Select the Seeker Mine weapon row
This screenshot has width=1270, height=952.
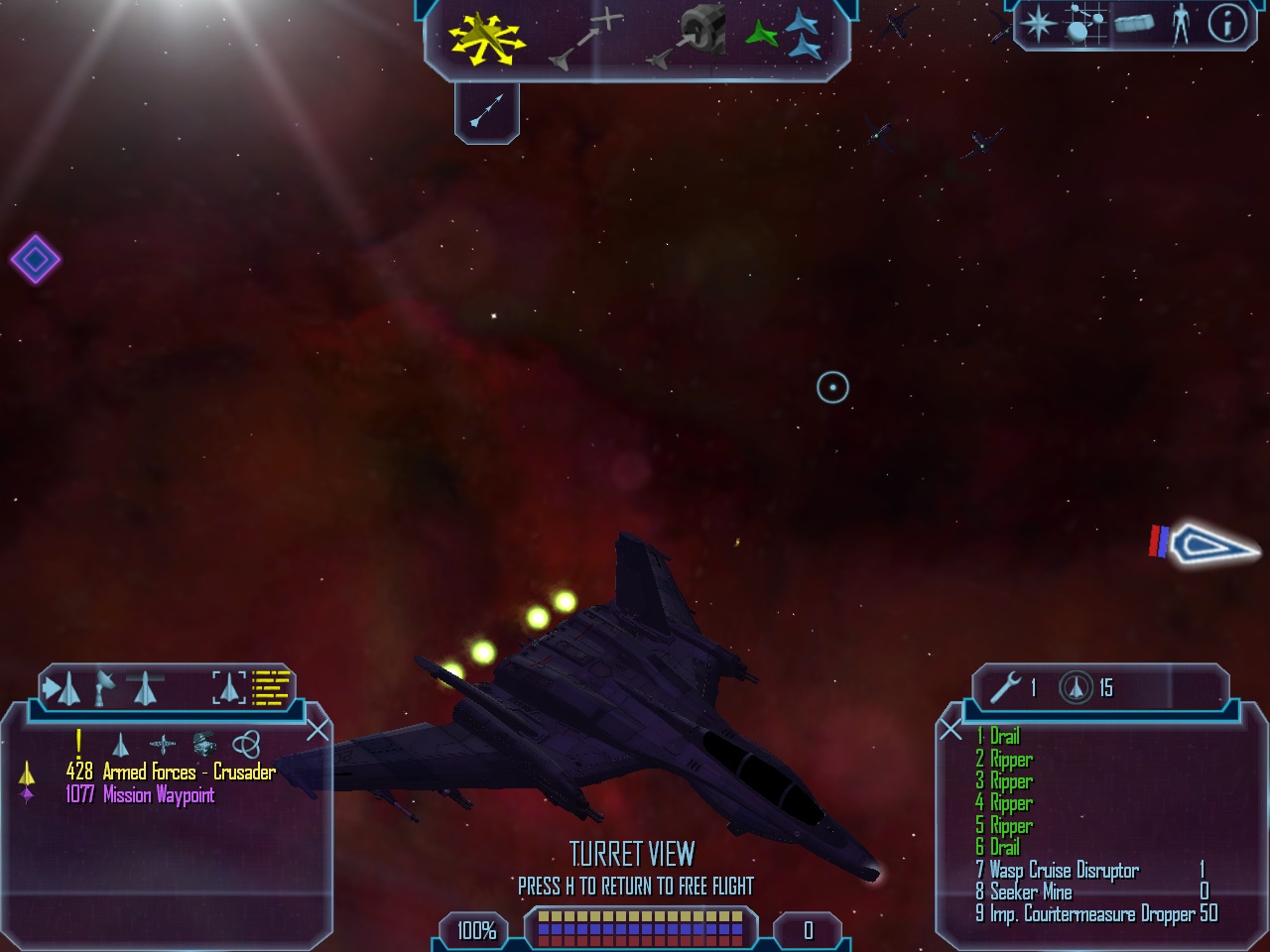point(1031,892)
